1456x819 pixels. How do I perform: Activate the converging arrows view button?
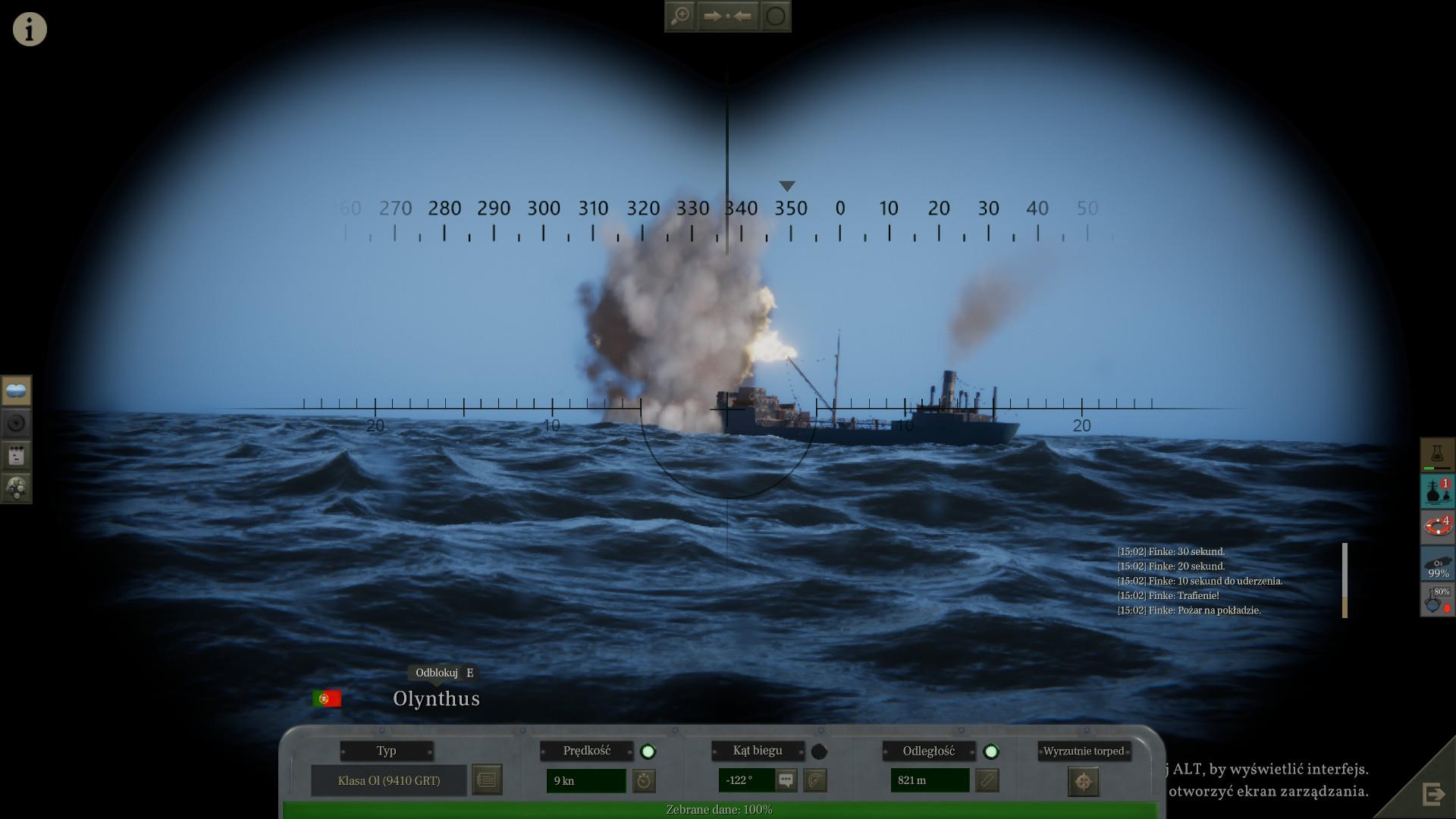[726, 16]
